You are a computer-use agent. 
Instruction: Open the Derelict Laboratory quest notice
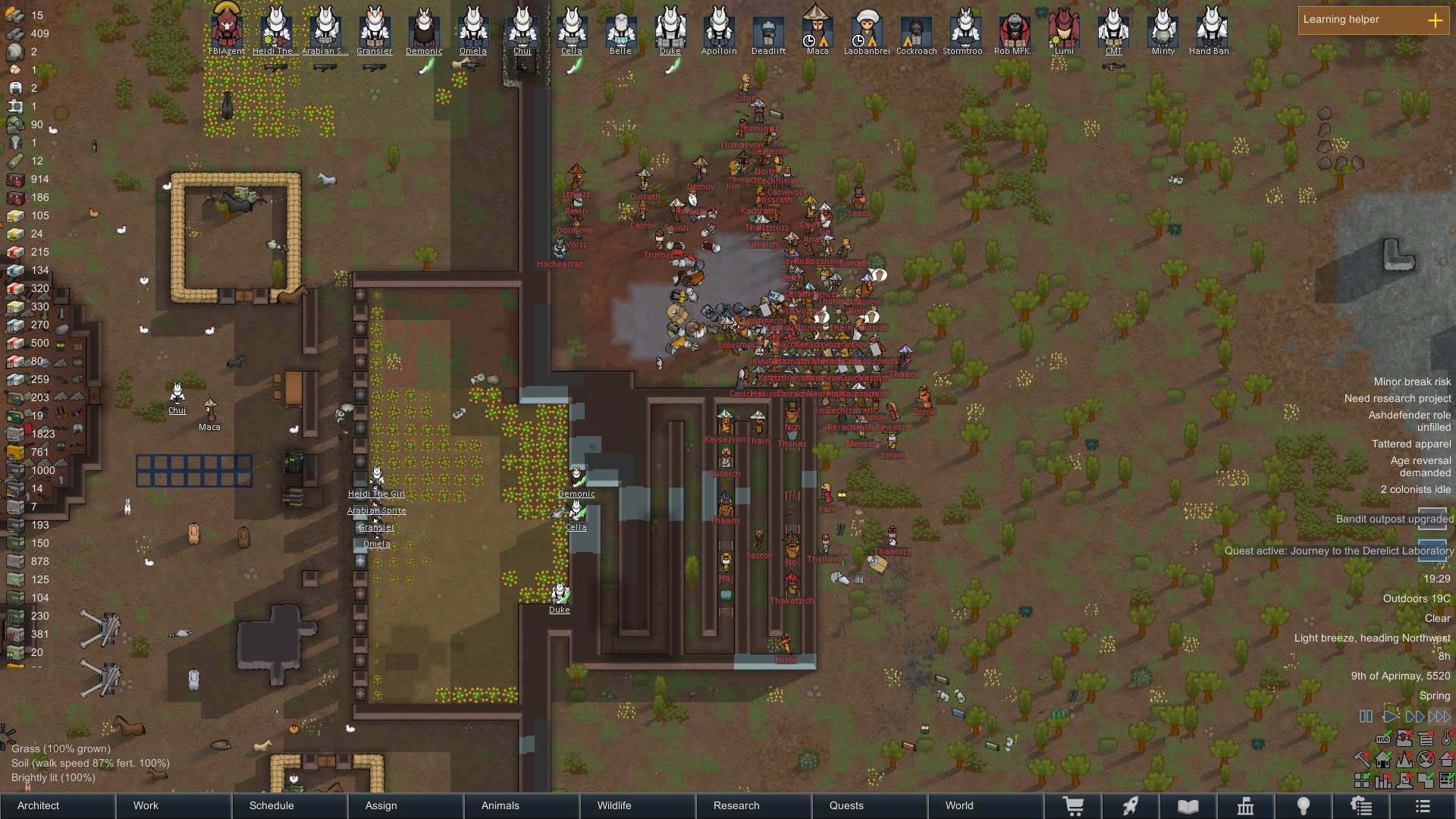point(1338,551)
